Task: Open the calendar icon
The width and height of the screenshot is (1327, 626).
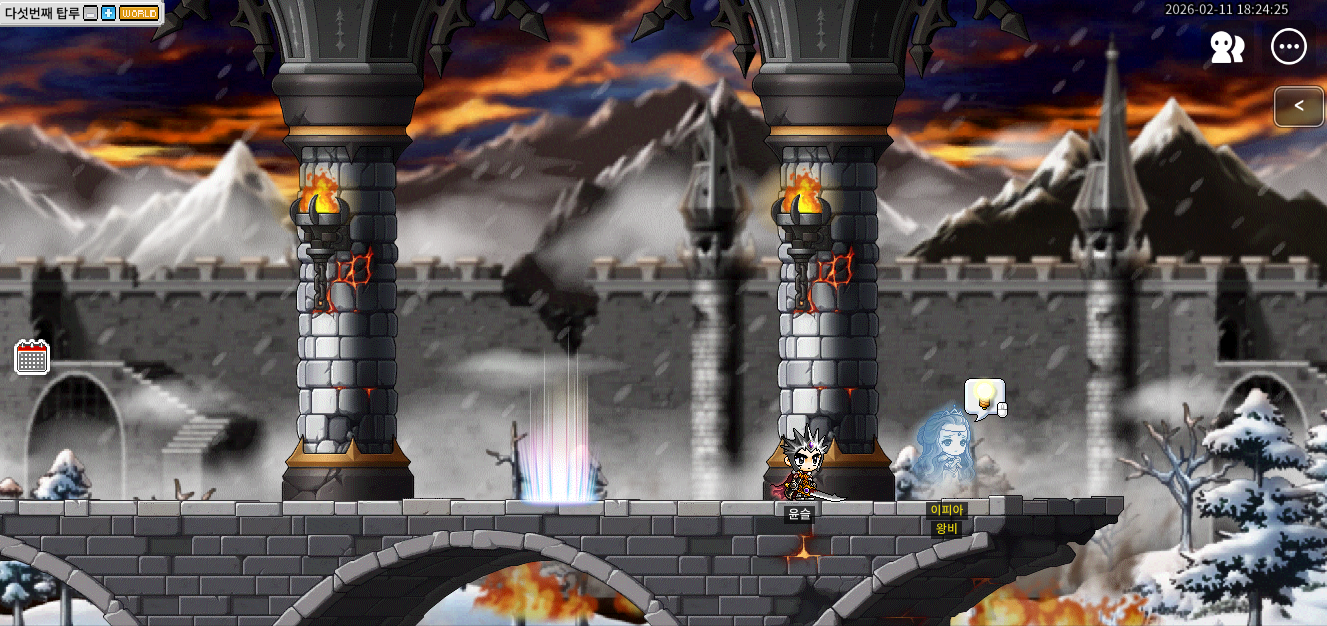Action: [x=32, y=357]
